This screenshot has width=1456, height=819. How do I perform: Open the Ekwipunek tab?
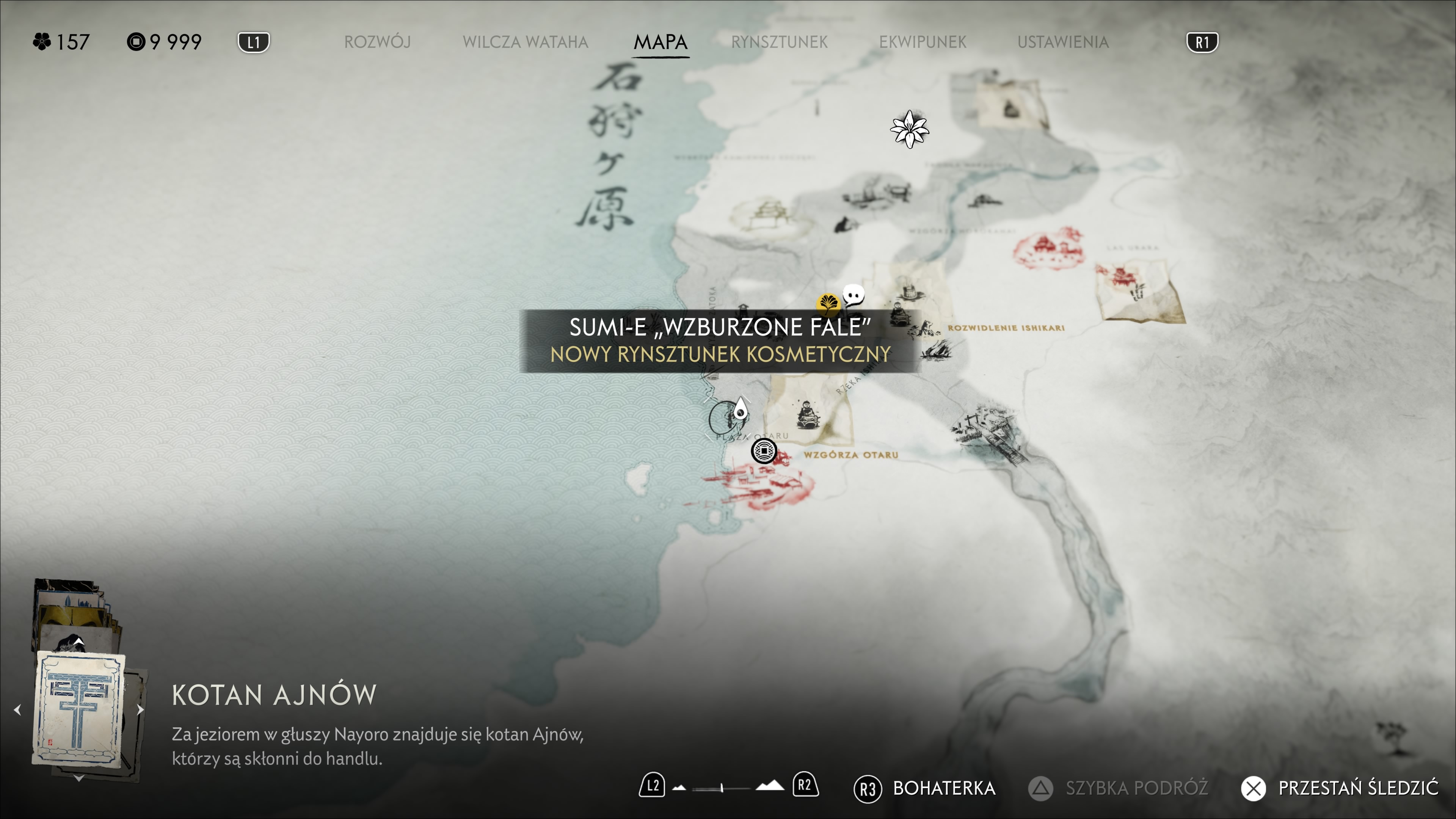[x=923, y=42]
